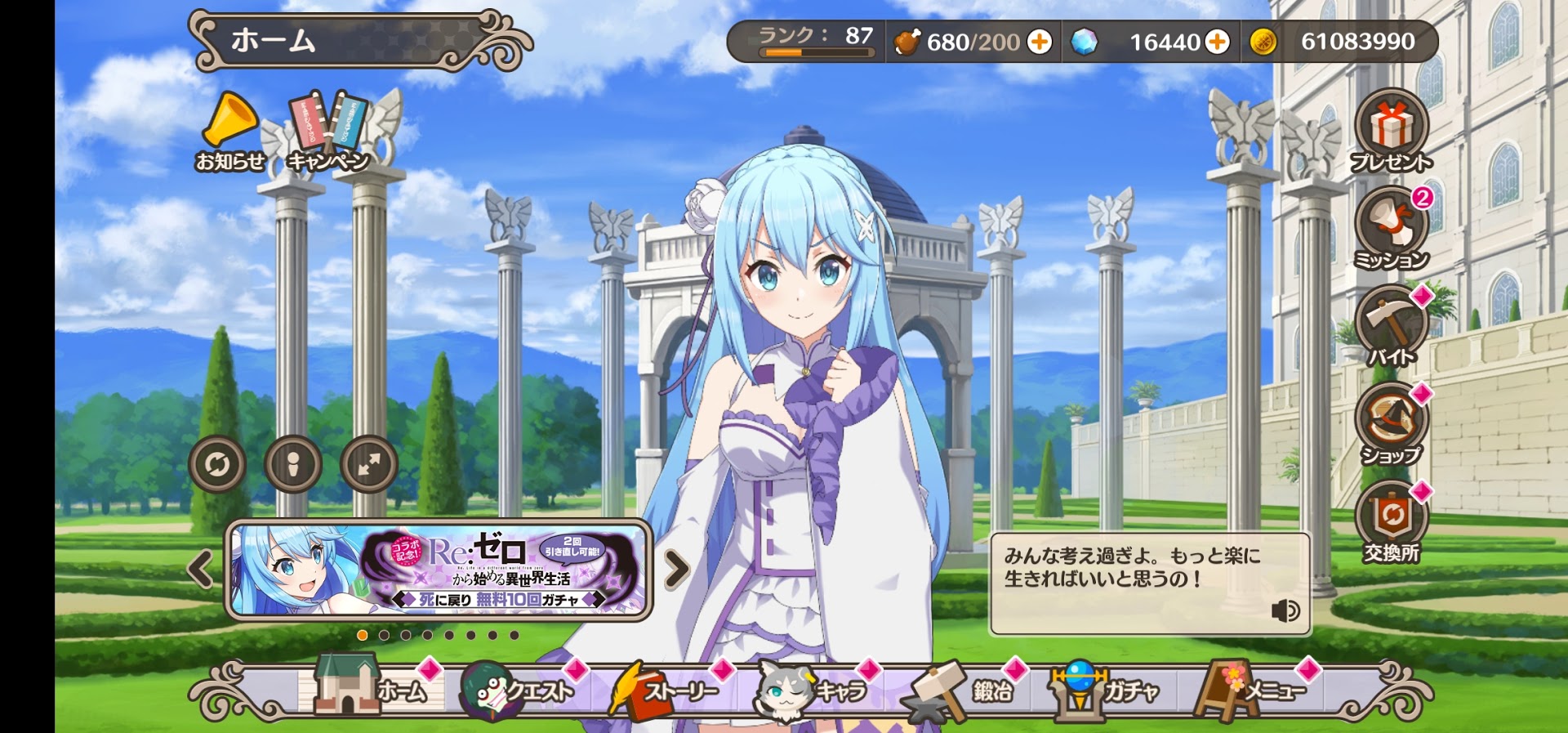The height and width of the screenshot is (733, 1568).
Task: Open the プレゼント gift box
Action: pyautogui.click(x=1392, y=131)
